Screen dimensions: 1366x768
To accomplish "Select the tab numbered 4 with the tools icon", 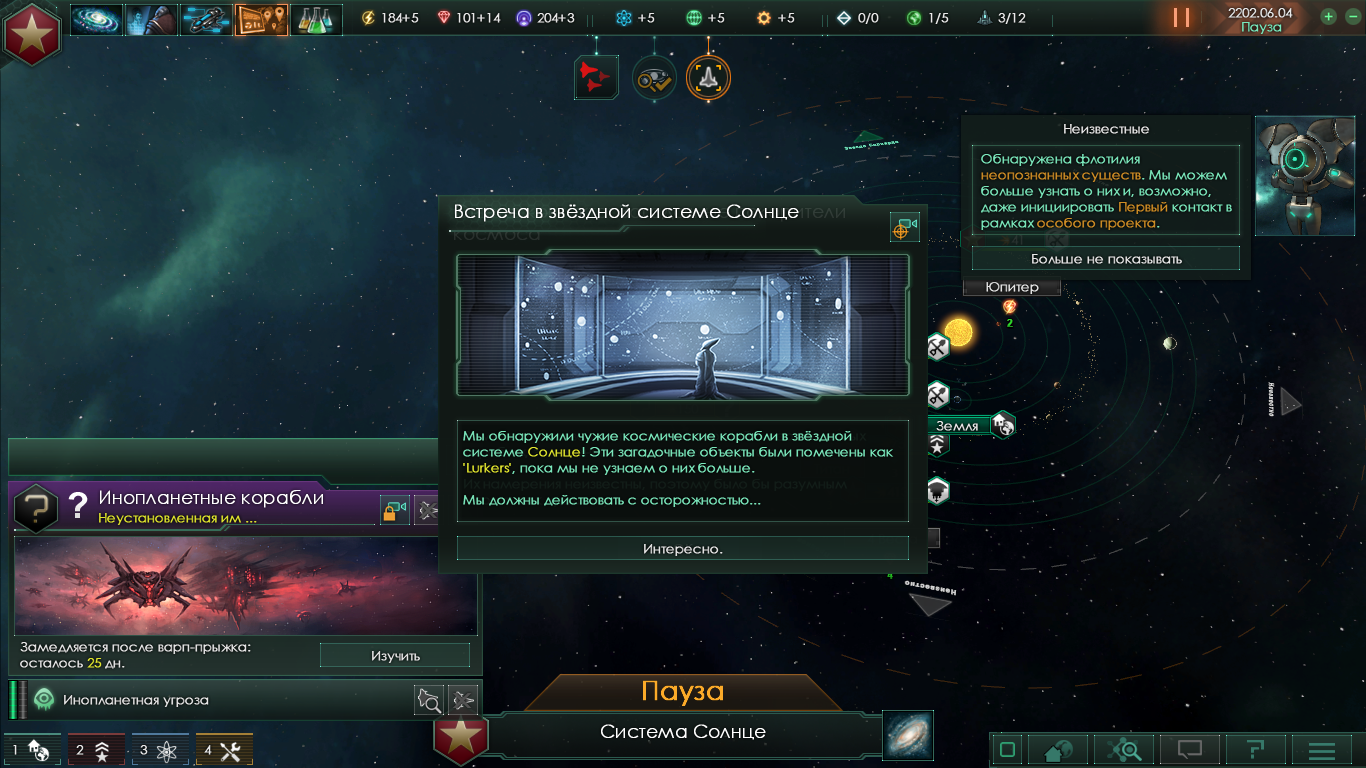I will coord(224,750).
